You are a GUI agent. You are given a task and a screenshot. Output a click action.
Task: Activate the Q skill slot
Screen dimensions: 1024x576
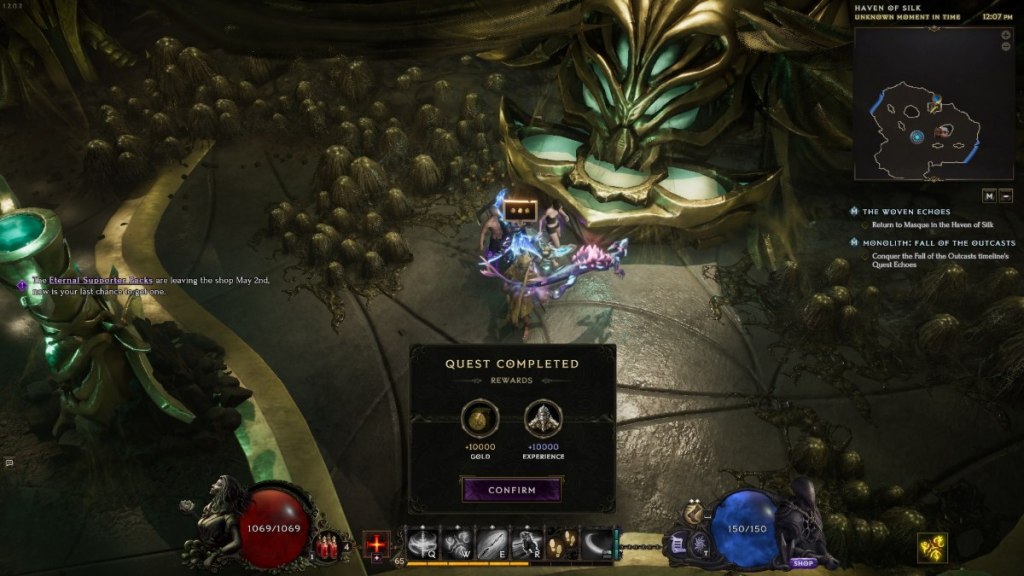coord(421,545)
